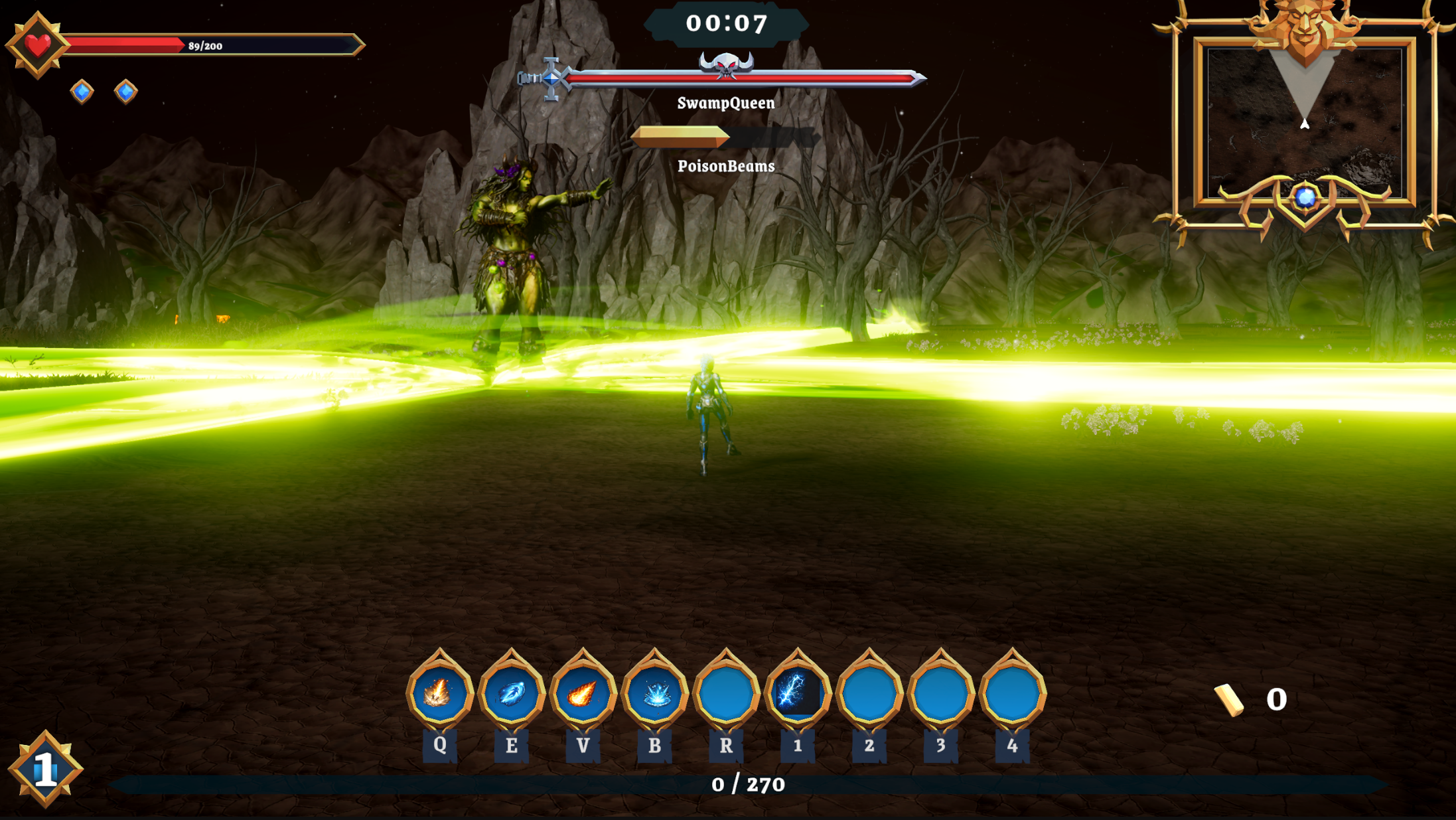The height and width of the screenshot is (820, 1456).
Task: Trigger the ice nova spell on the B slot
Action: (654, 693)
